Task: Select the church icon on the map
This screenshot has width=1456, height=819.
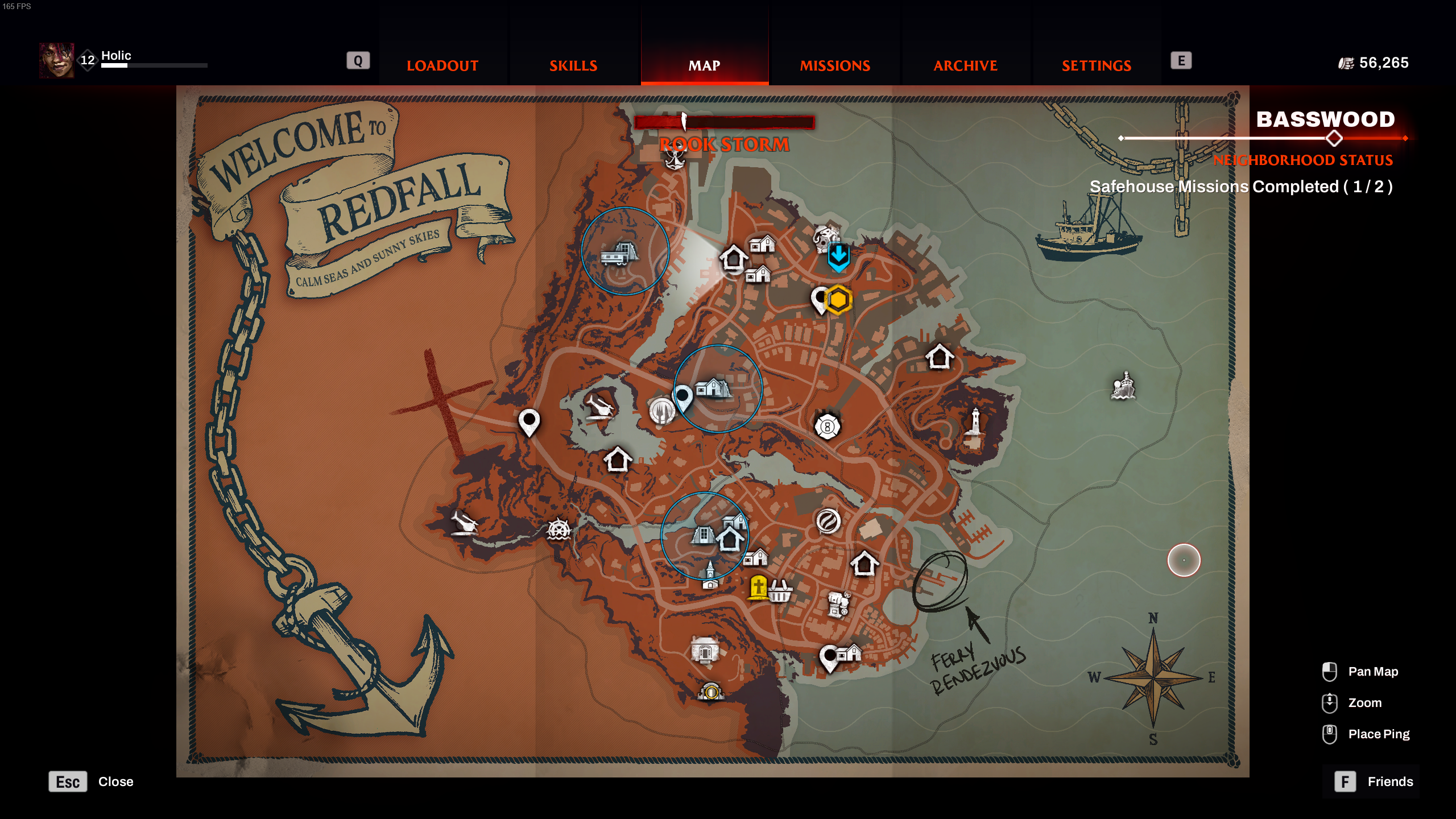Action: pos(710,574)
